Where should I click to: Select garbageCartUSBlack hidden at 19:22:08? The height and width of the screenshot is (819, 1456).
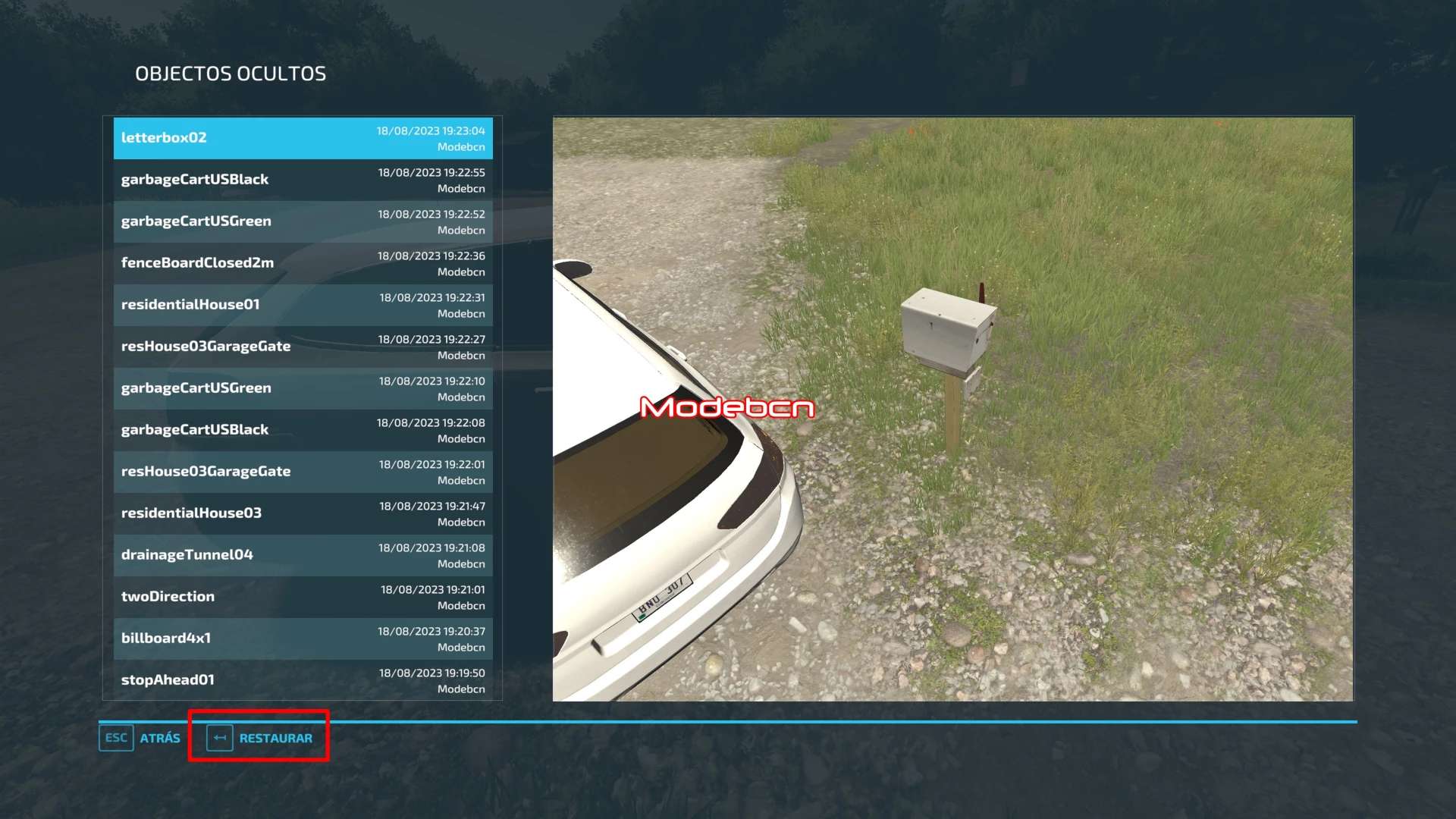(303, 430)
